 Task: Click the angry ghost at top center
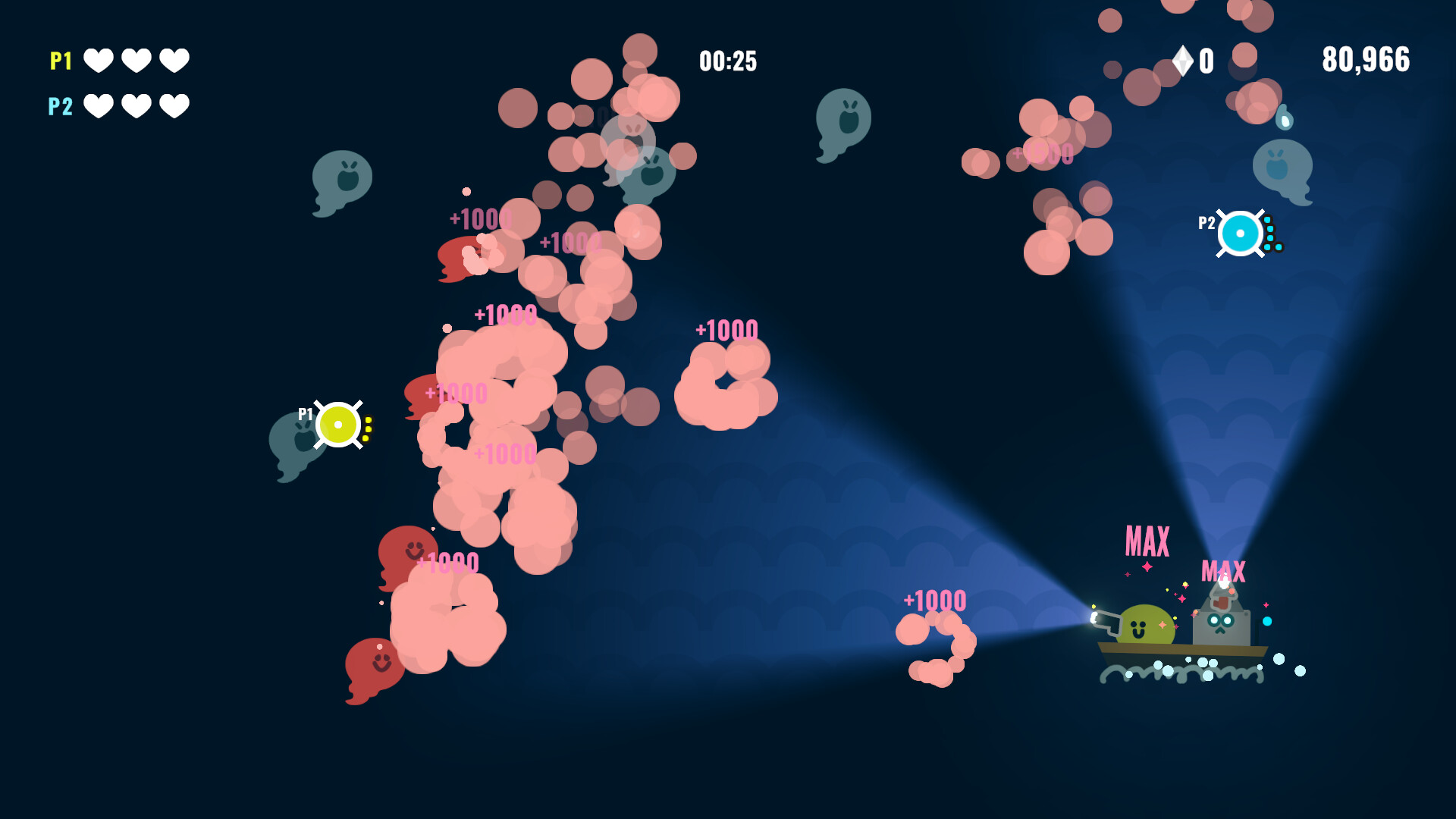pyautogui.click(x=843, y=121)
